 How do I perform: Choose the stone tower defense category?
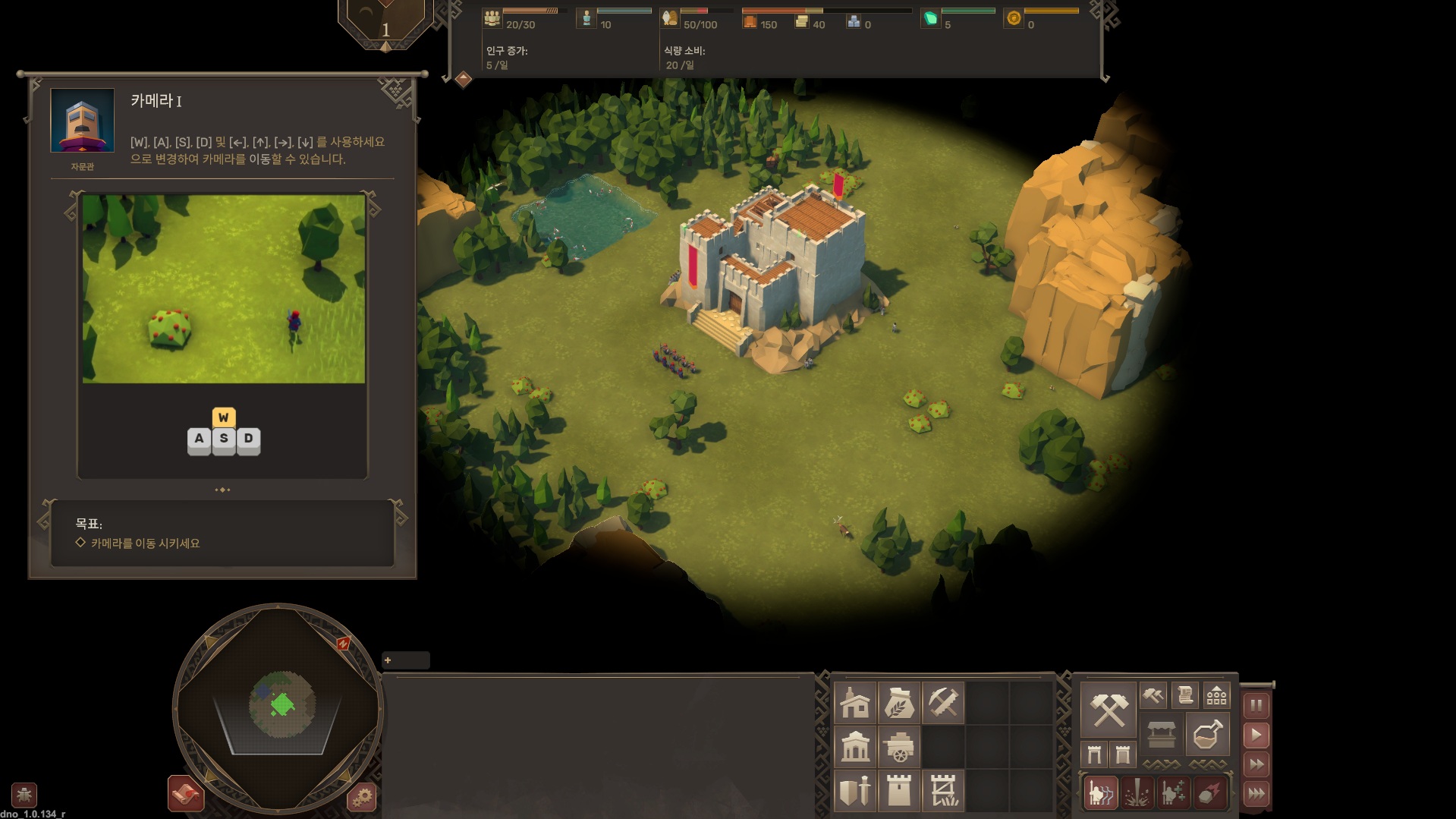click(899, 791)
